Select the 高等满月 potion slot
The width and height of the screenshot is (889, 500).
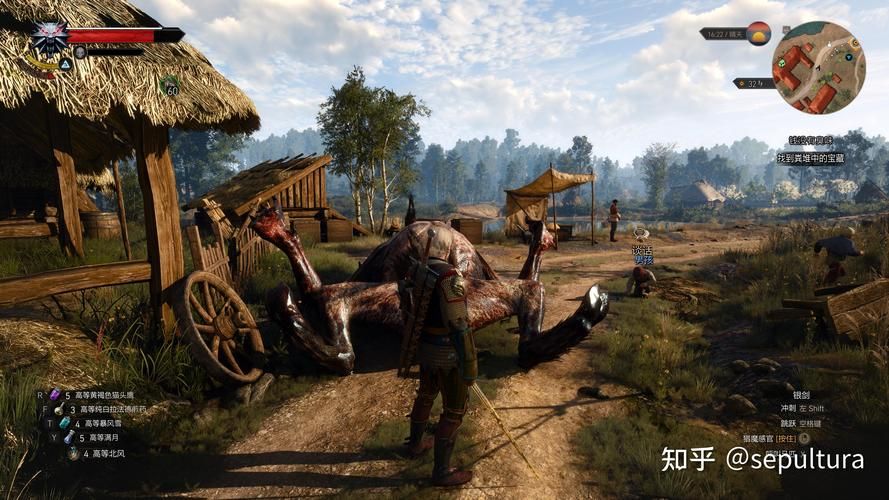coord(69,437)
